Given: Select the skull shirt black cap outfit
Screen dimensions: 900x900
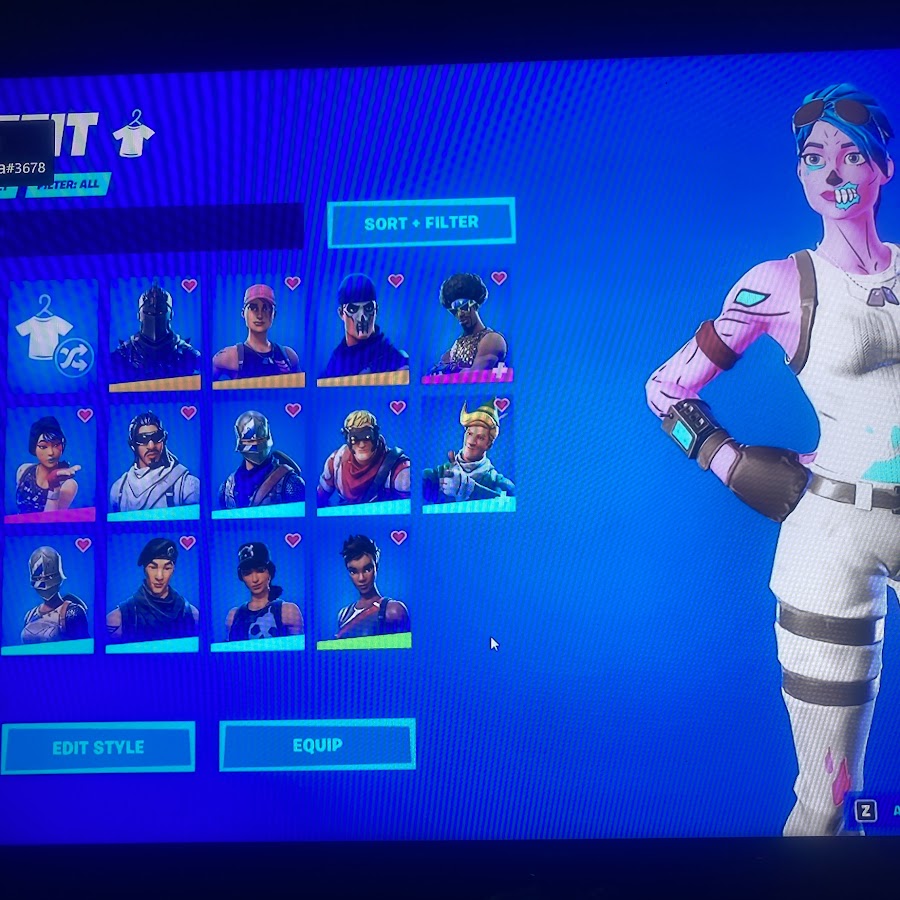Looking at the screenshot, I should pos(258,592).
